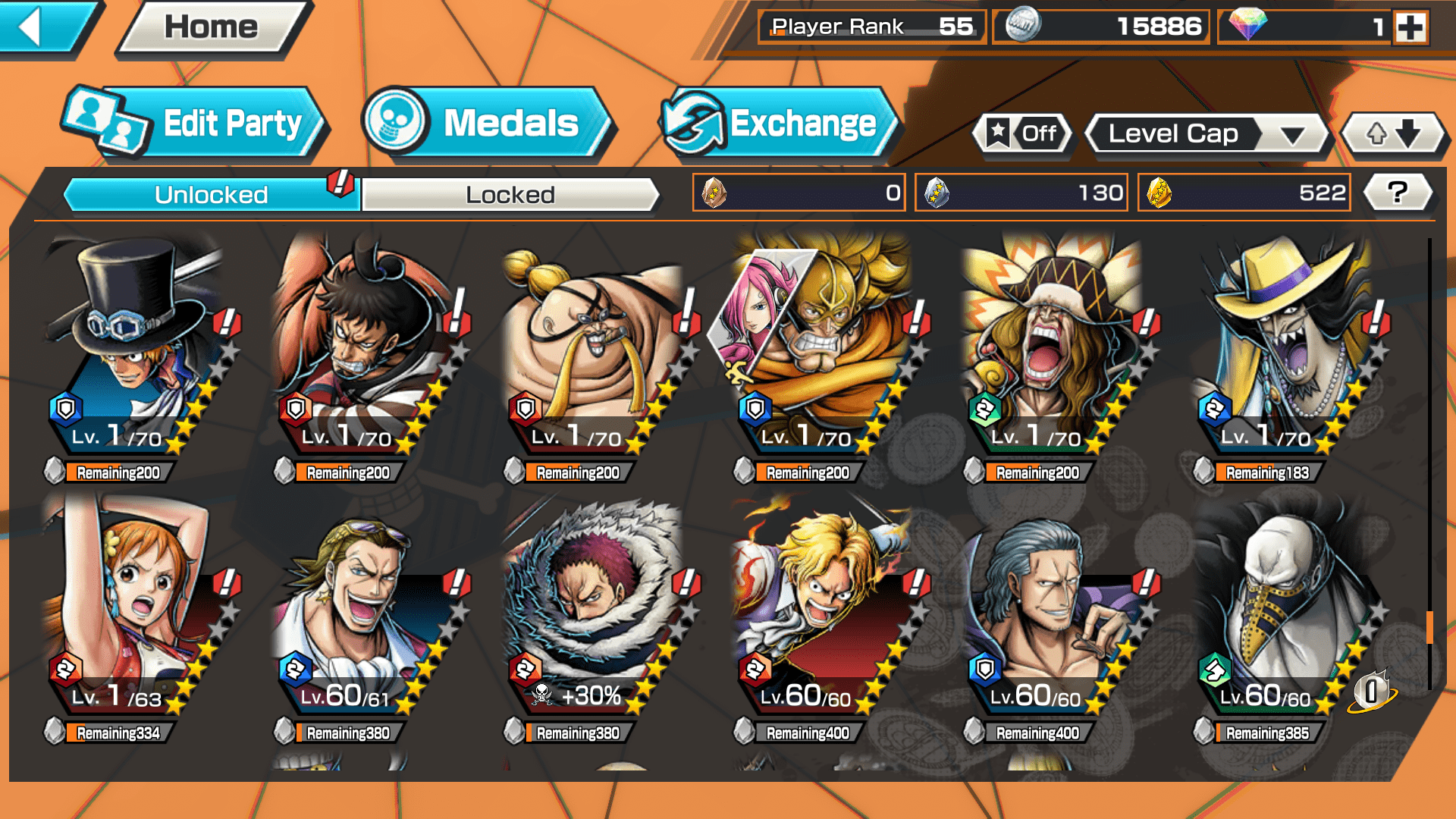Open the Edit Party menu
1456x819 pixels.
click(195, 124)
